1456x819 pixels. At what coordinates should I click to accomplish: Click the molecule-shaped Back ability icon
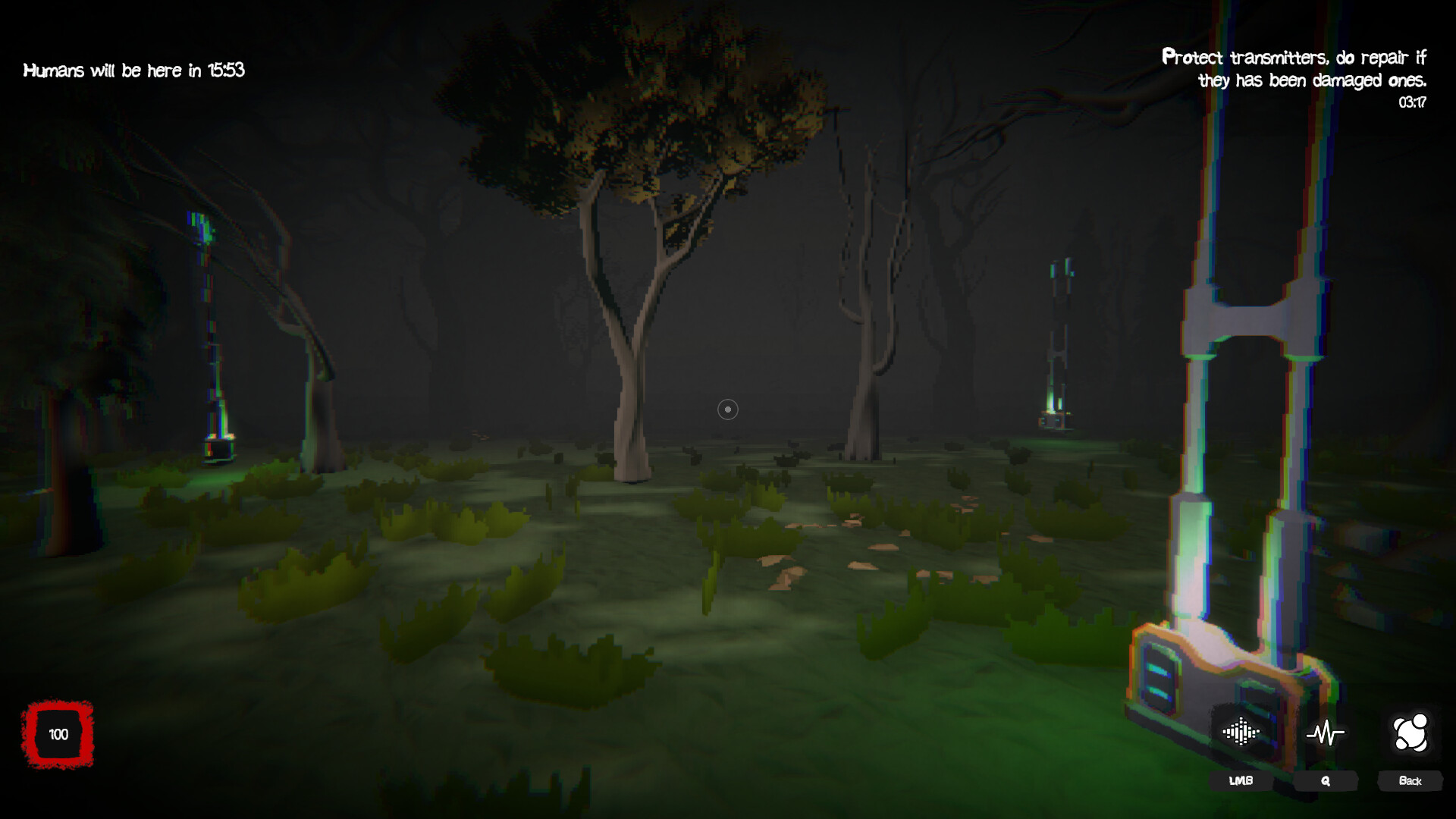[x=1411, y=733]
